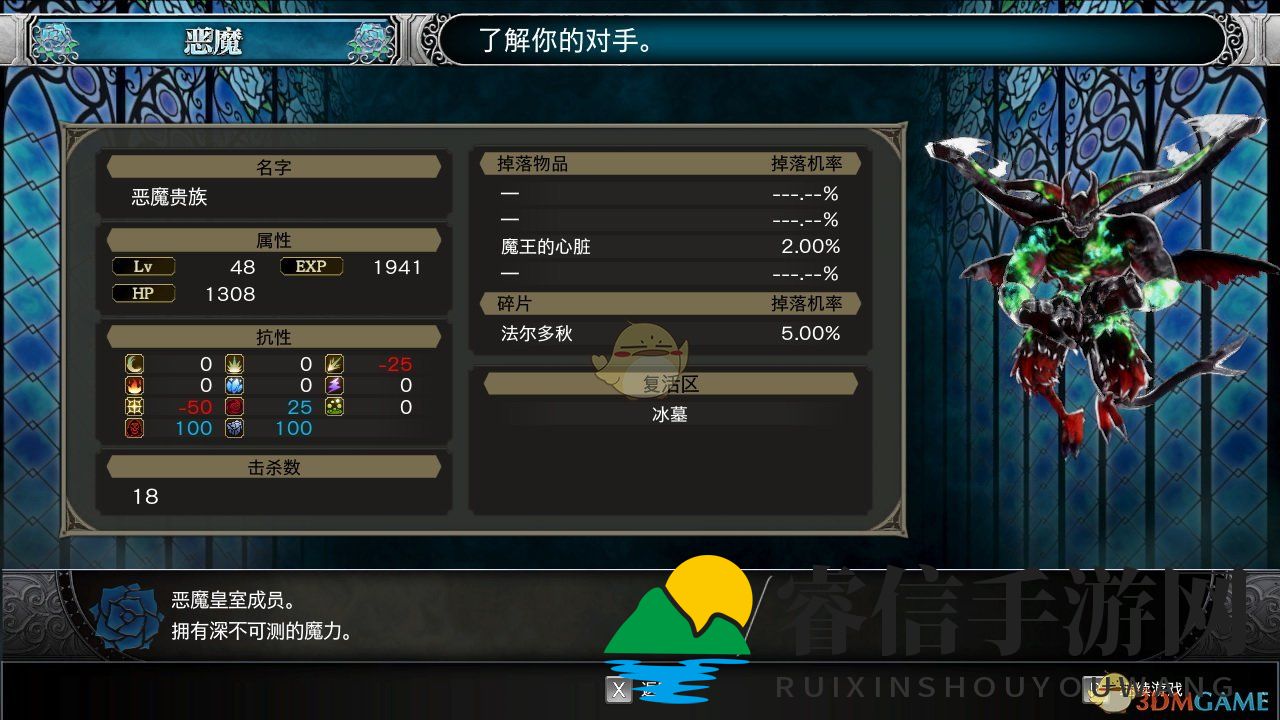Select the green poison resistance icon
The width and height of the screenshot is (1280, 720).
(x=335, y=407)
